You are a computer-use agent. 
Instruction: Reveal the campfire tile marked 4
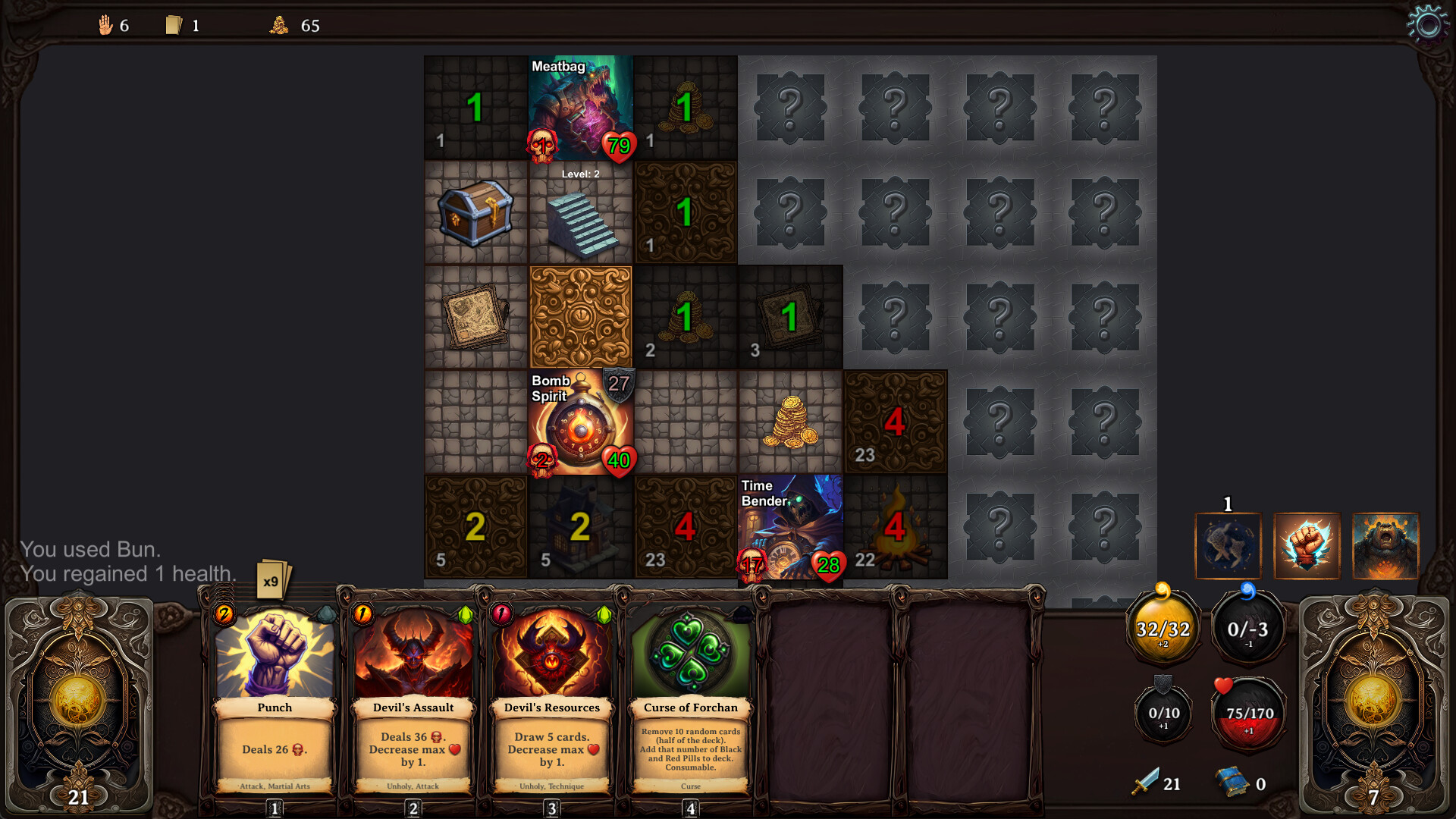tap(896, 527)
